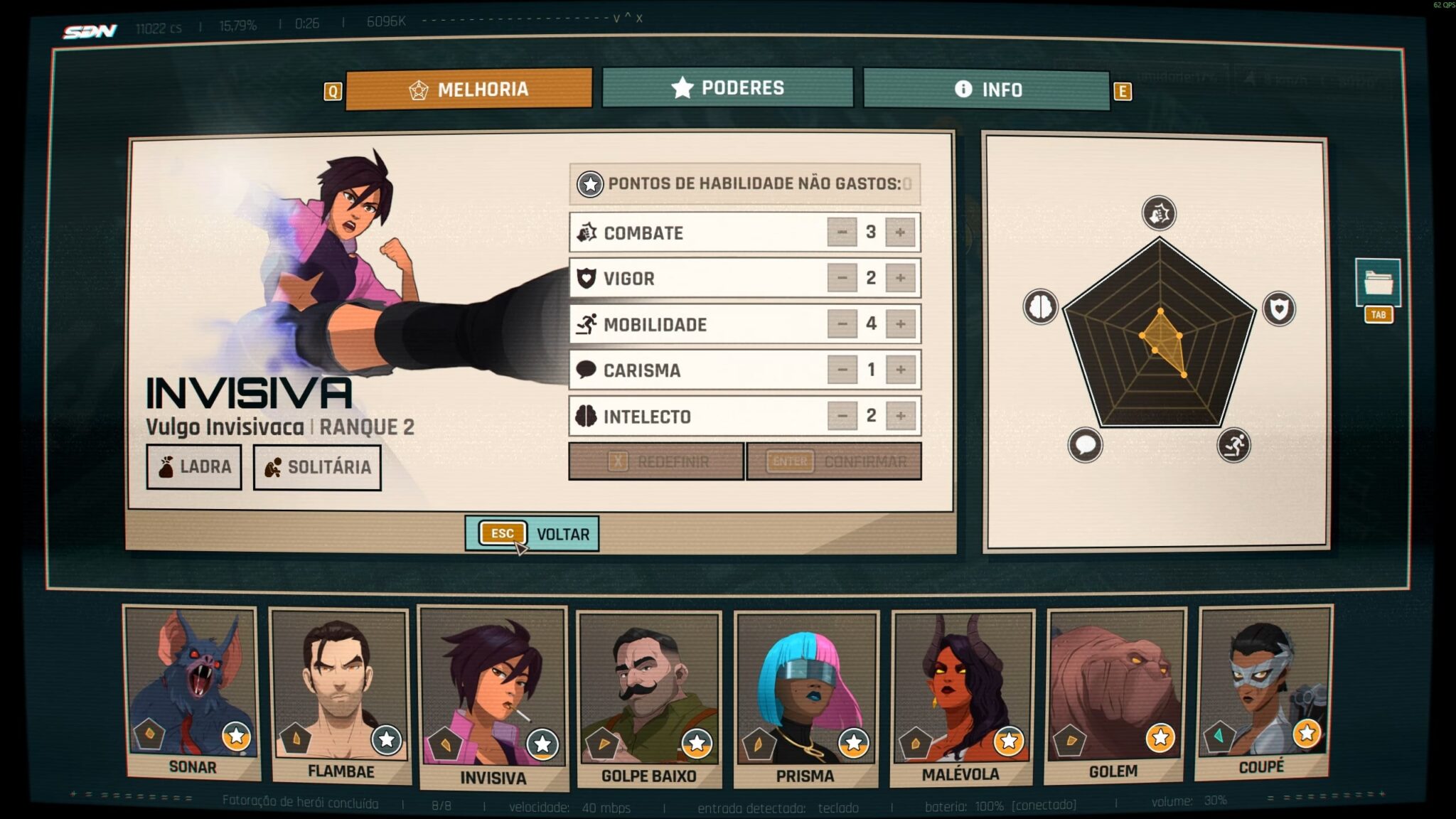Decrease the Combate stat

click(x=842, y=232)
